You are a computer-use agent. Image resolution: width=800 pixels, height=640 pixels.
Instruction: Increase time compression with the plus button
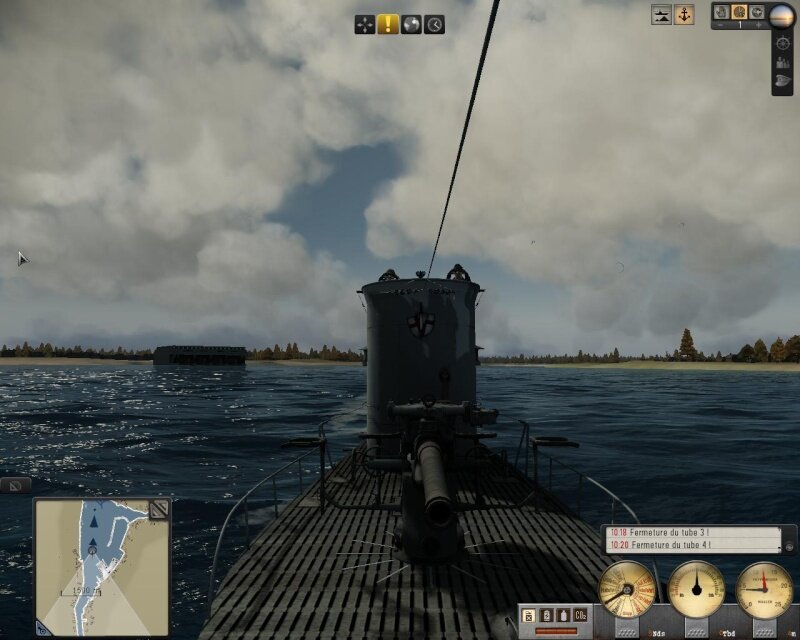tap(757, 24)
